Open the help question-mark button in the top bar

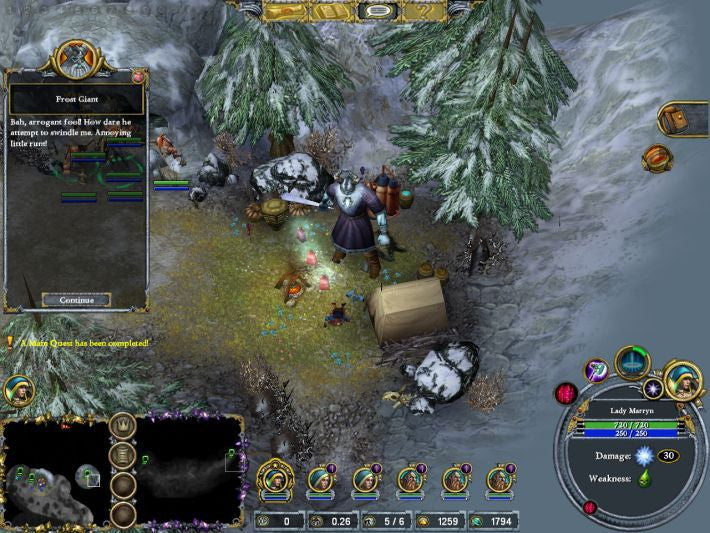coord(422,10)
